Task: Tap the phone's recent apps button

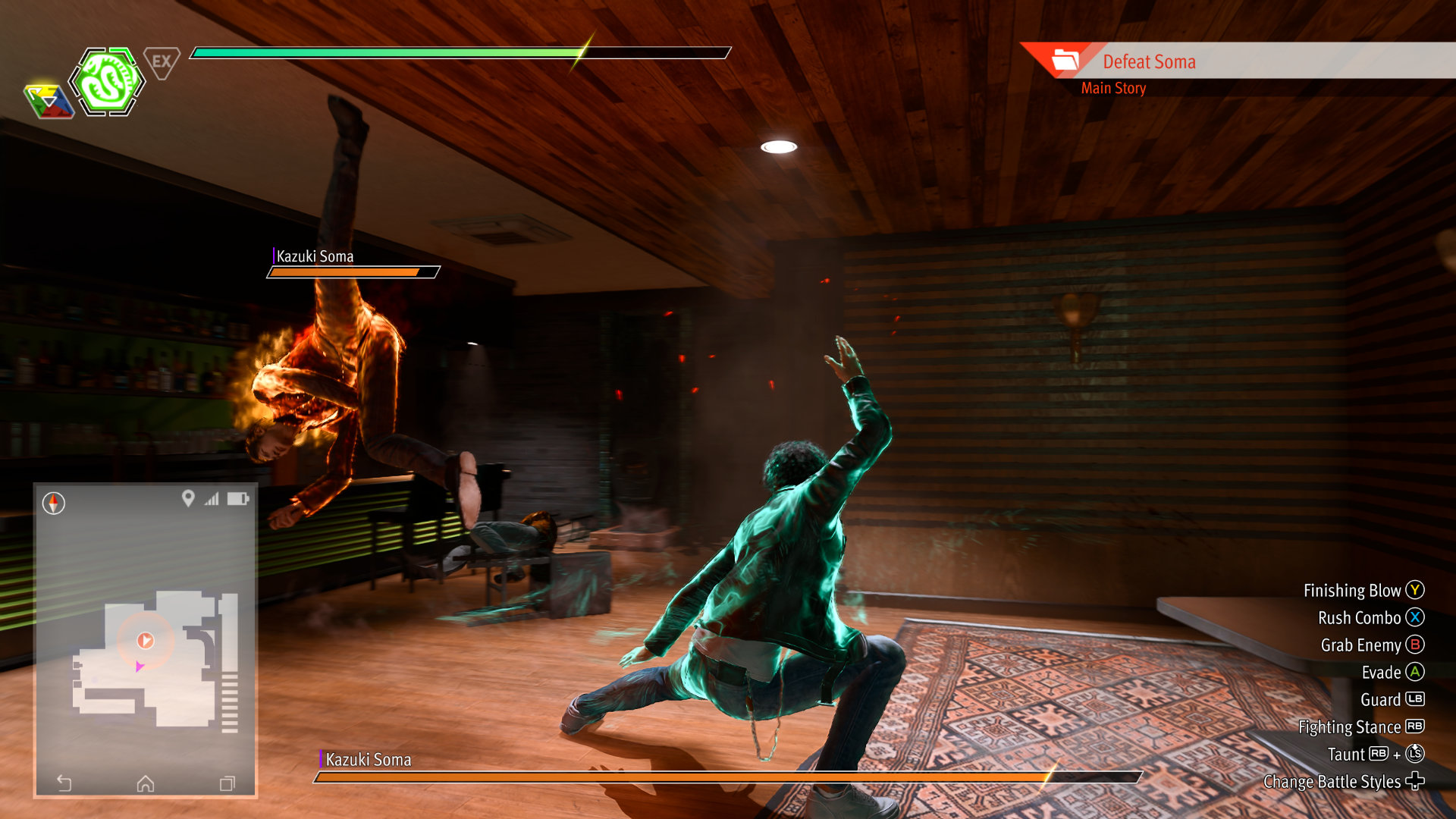Action: (x=227, y=783)
